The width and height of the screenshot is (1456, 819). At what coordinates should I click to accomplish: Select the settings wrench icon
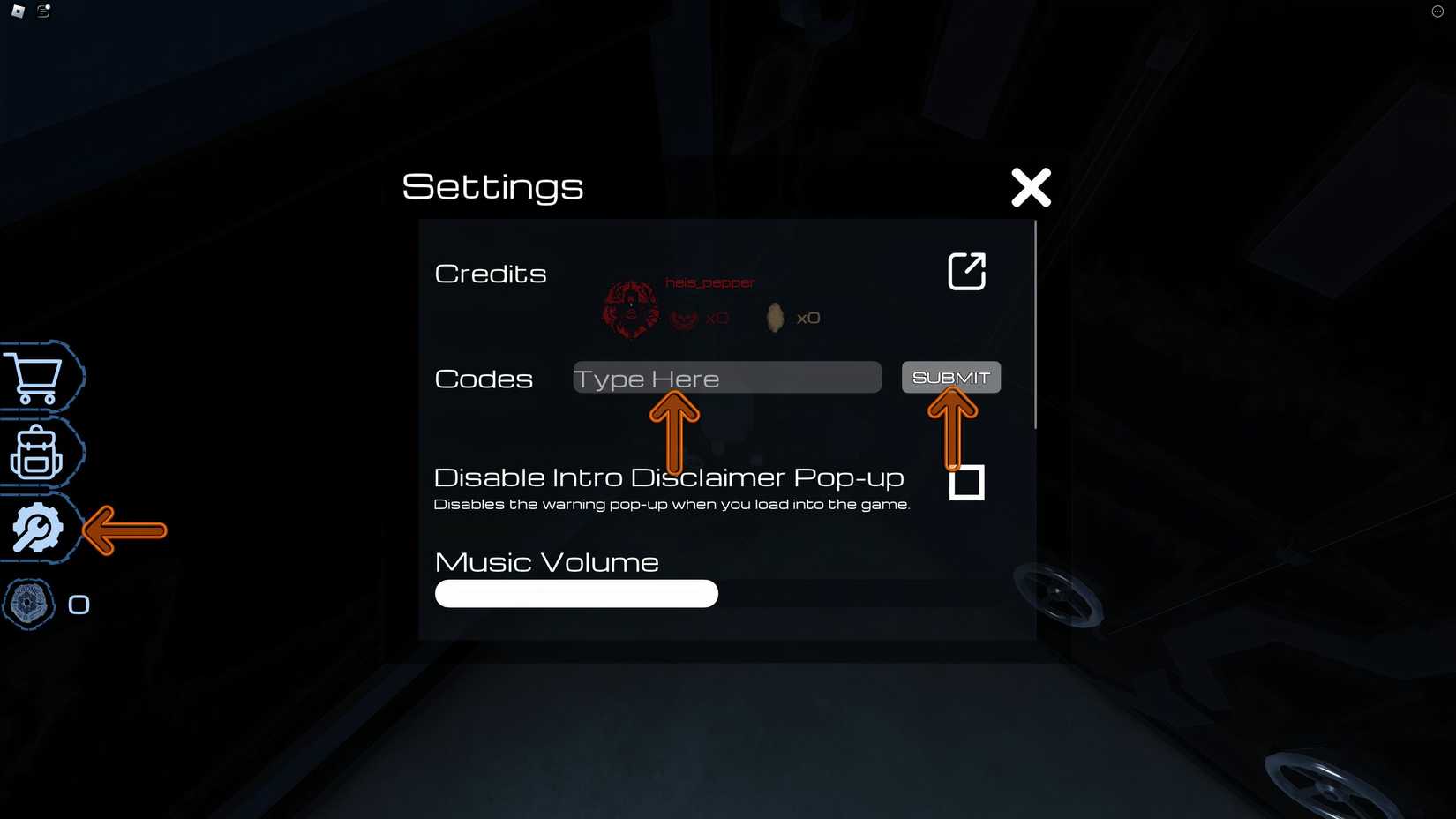tap(37, 528)
